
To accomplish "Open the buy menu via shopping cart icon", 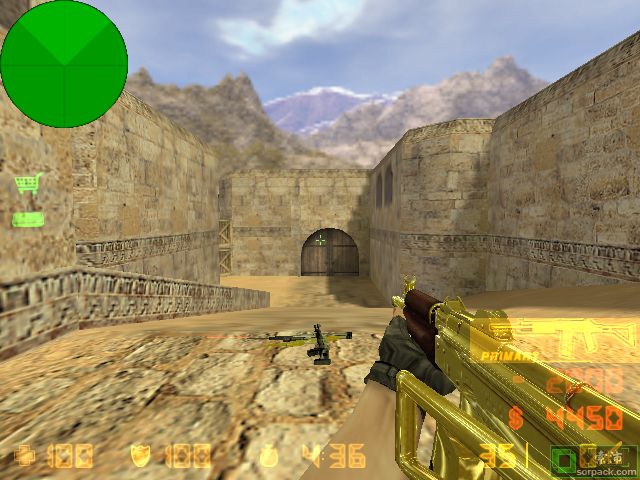I will tap(29, 184).
